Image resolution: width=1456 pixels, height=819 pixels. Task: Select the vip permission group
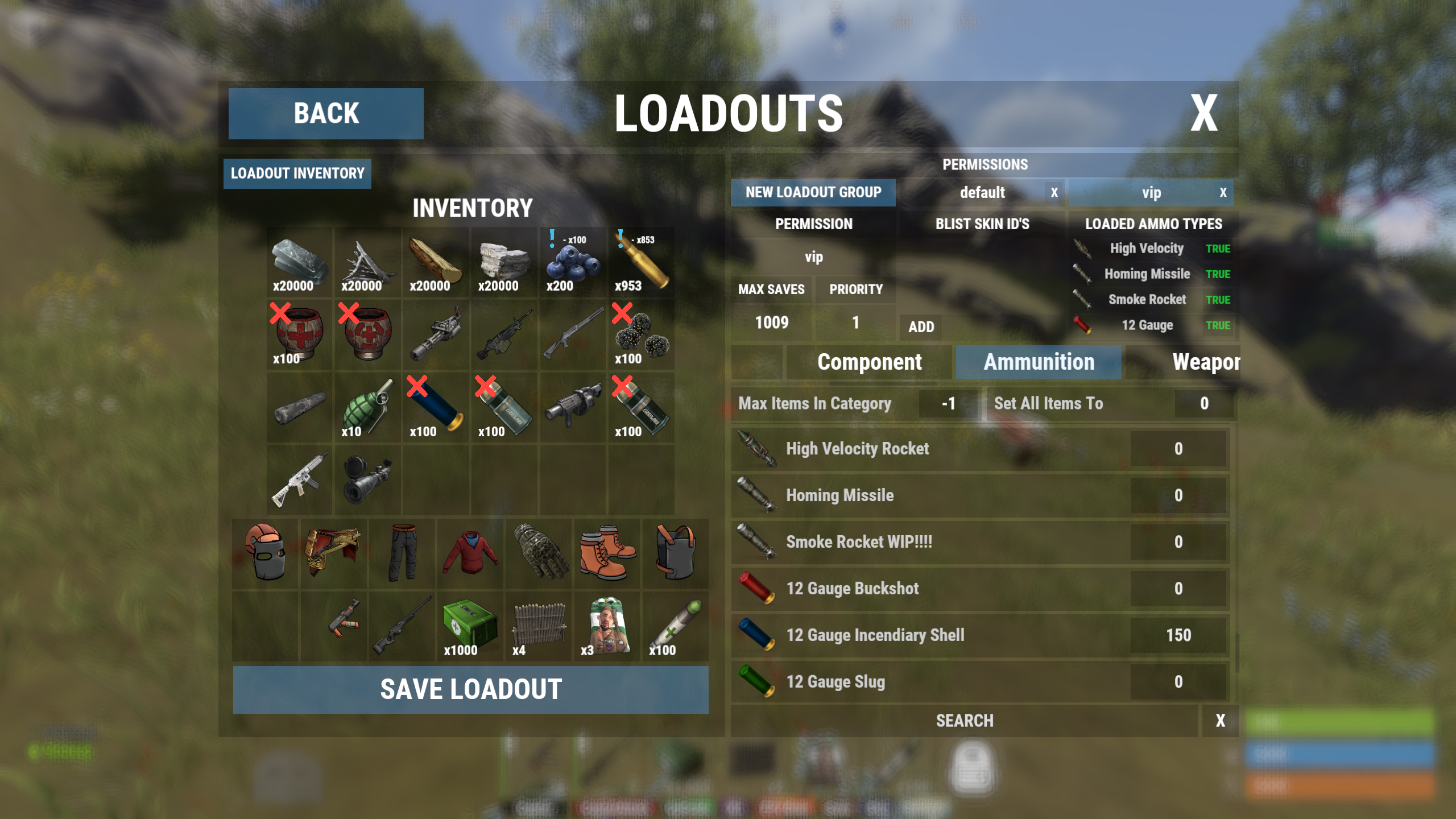click(1151, 193)
